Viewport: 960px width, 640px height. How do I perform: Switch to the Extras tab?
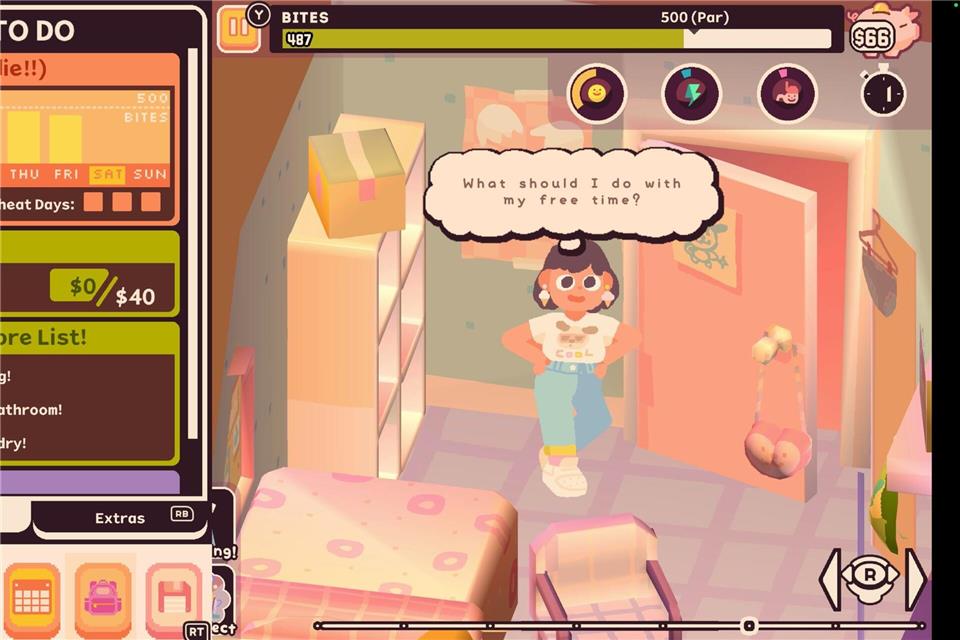tap(120, 518)
